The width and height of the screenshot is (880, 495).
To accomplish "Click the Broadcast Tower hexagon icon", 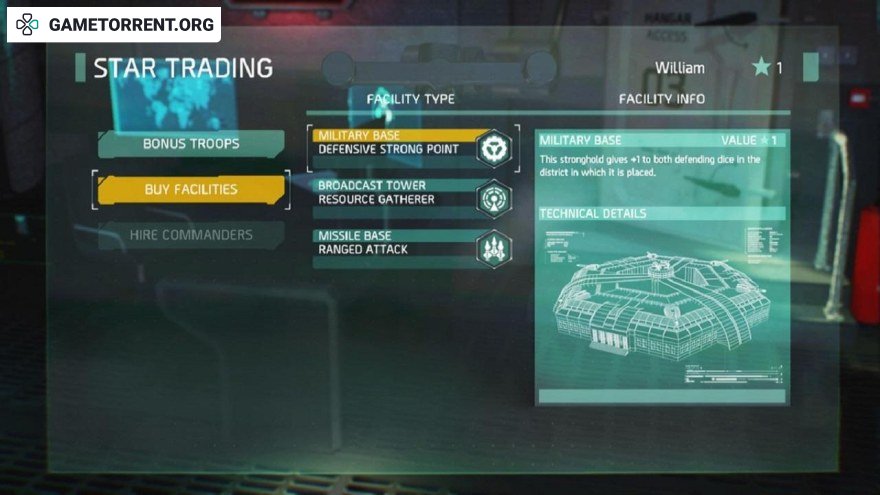I will (x=493, y=198).
